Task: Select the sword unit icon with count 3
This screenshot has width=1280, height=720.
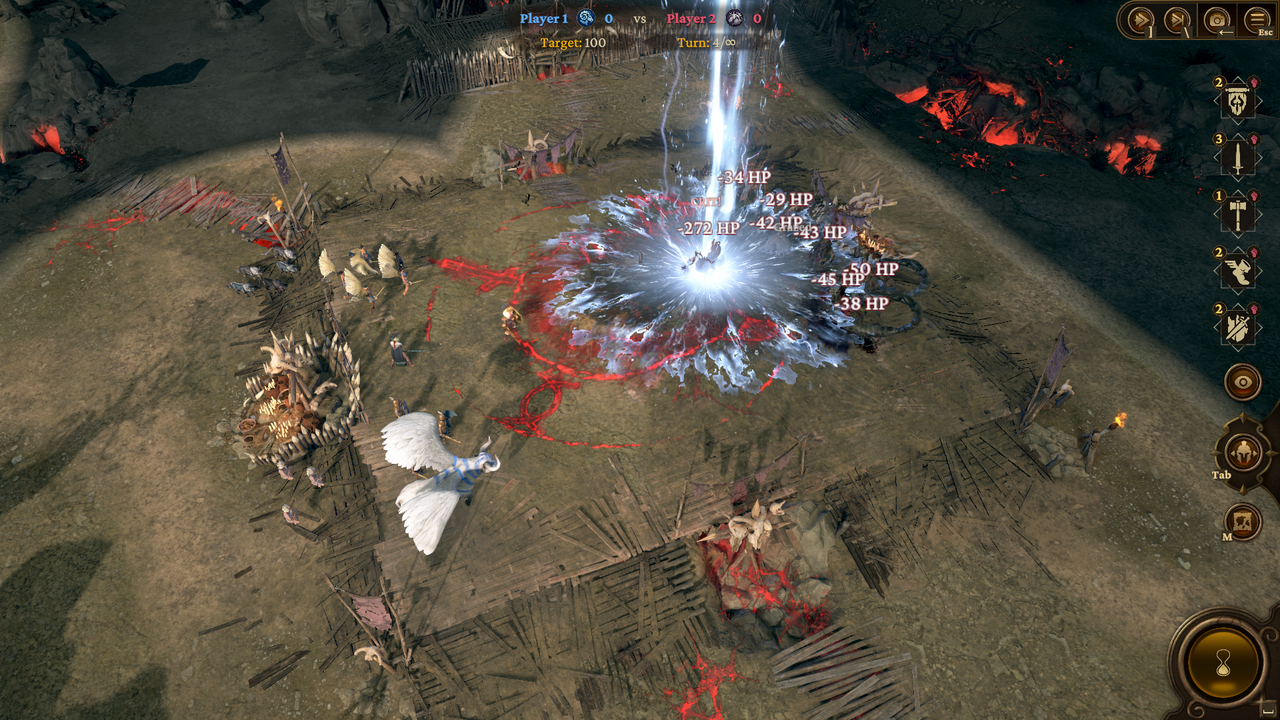Action: pos(1237,155)
